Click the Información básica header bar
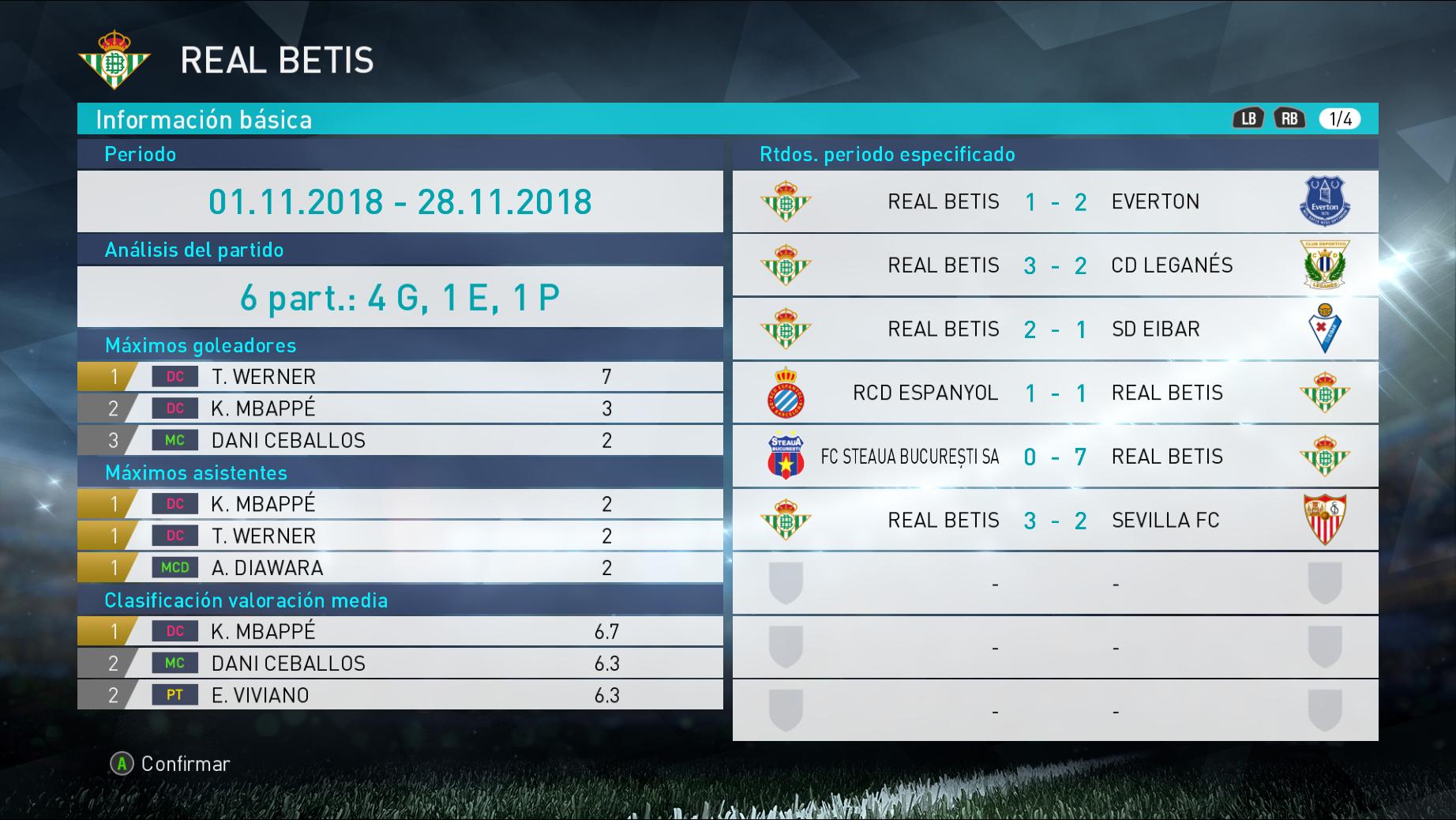1456x820 pixels. (x=632, y=119)
